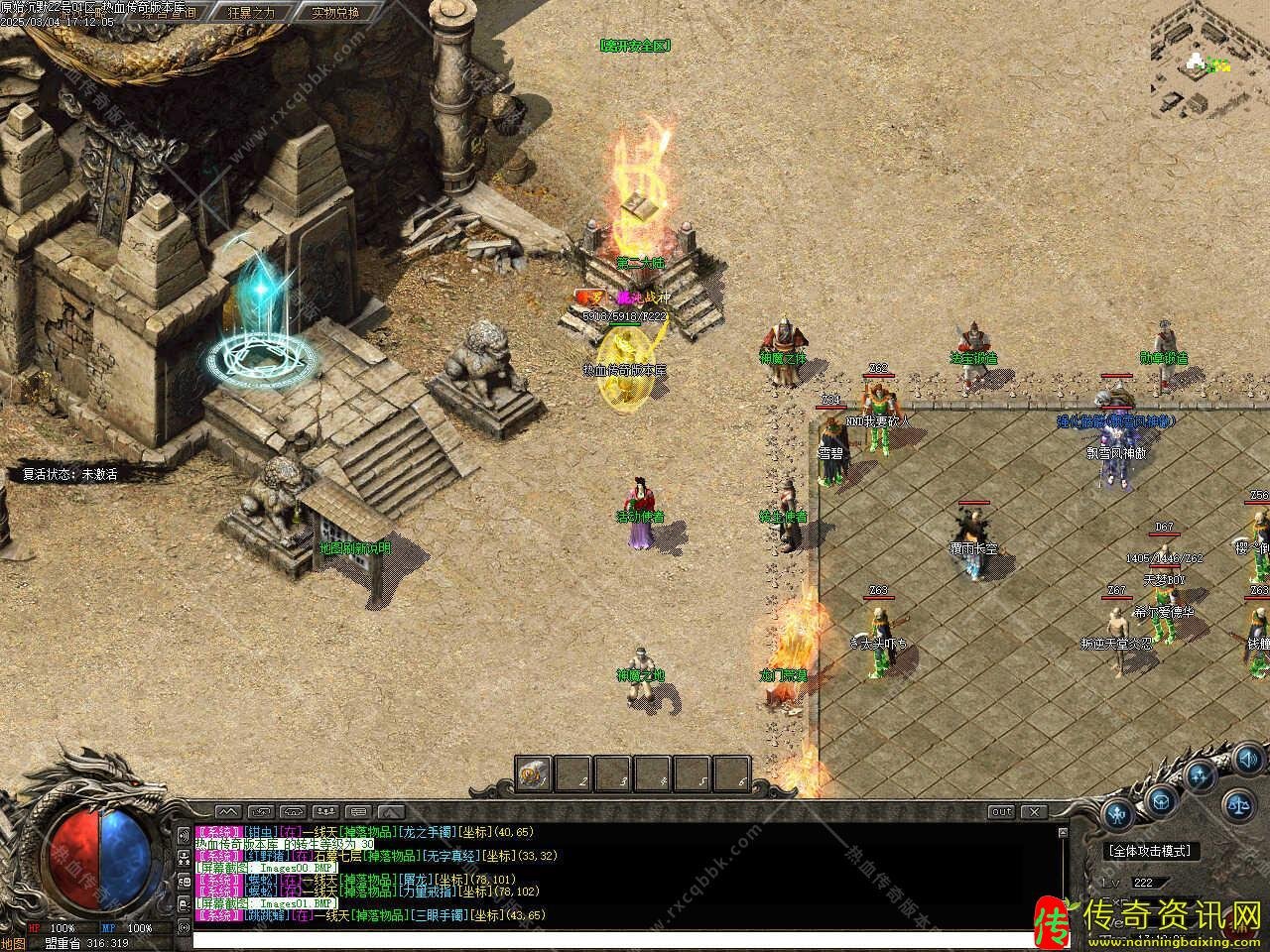Screen dimensions: 1270x952
Task: Select hotbar slot 1 with the item
Action: pos(534,773)
